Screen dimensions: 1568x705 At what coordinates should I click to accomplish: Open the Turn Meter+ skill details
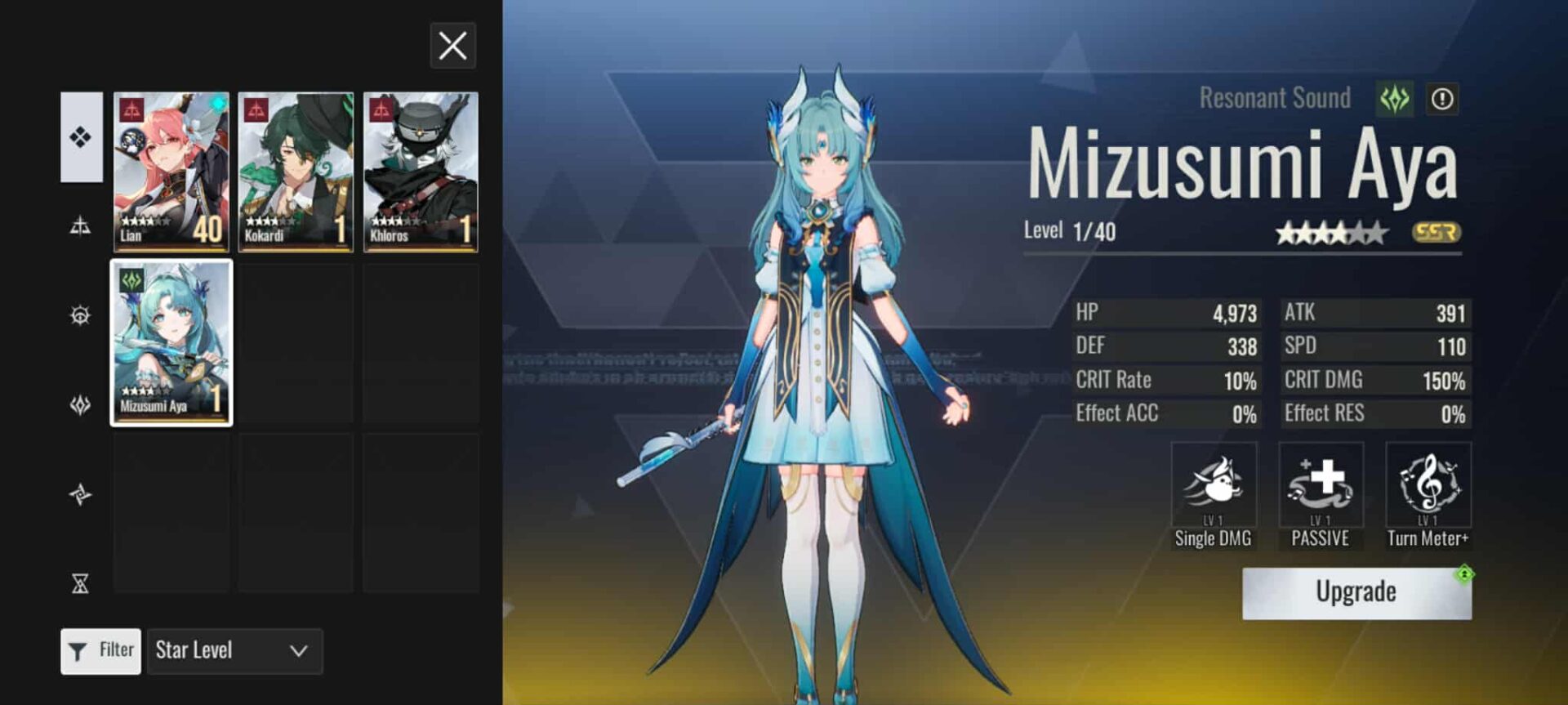click(x=1428, y=486)
